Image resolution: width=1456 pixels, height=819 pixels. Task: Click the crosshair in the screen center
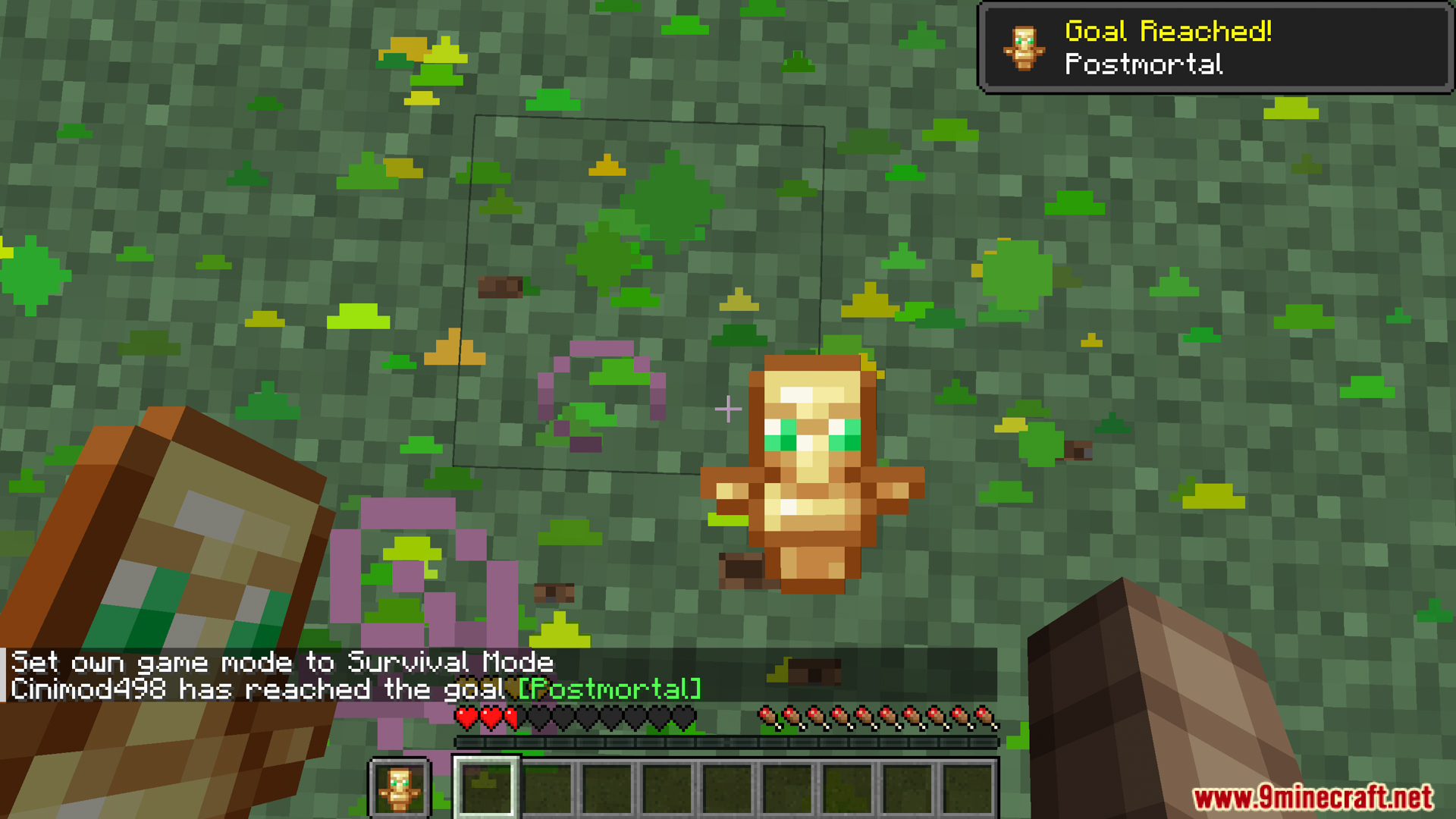(728, 409)
